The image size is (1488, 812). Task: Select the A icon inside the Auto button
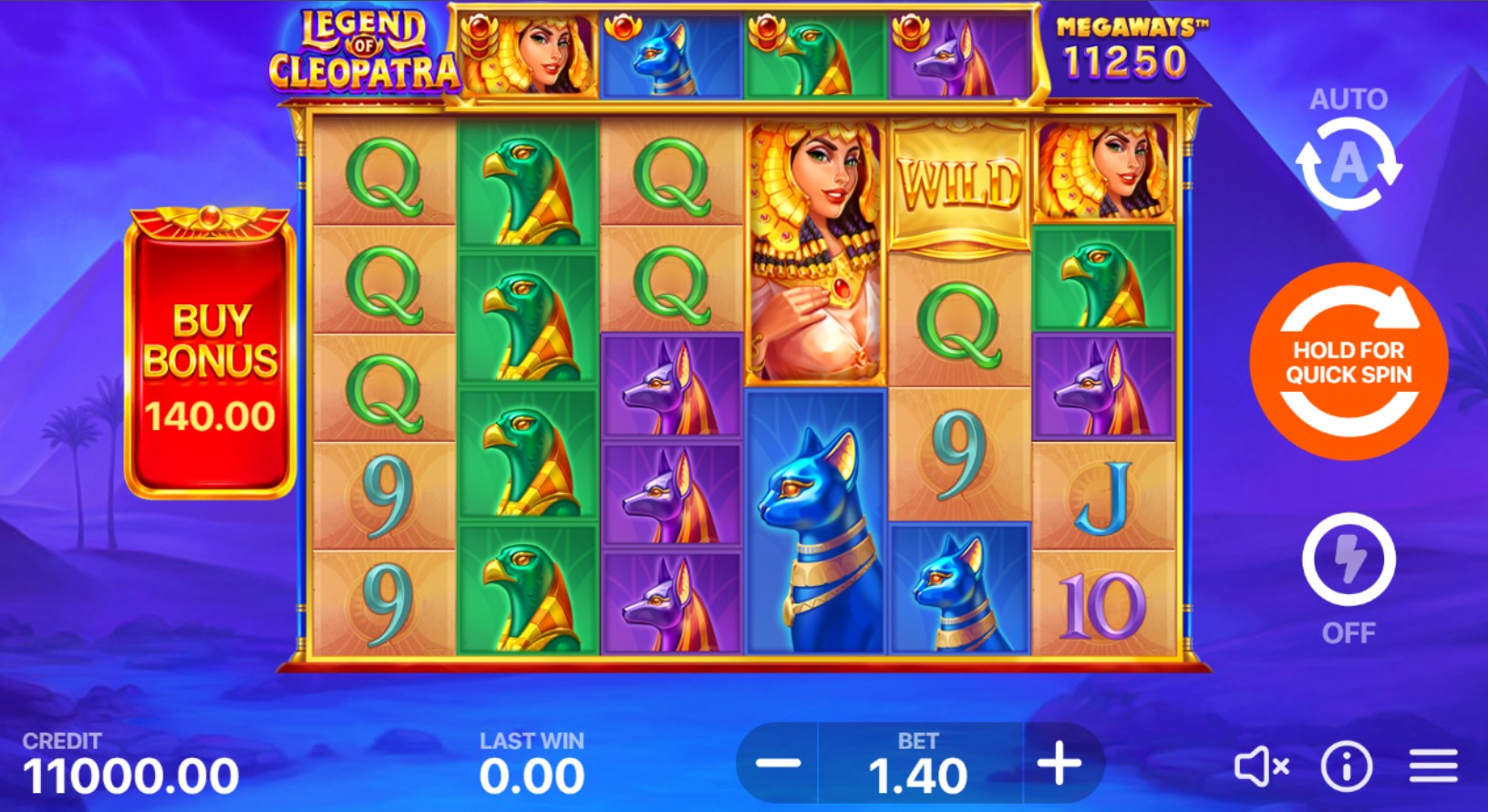(x=1348, y=165)
